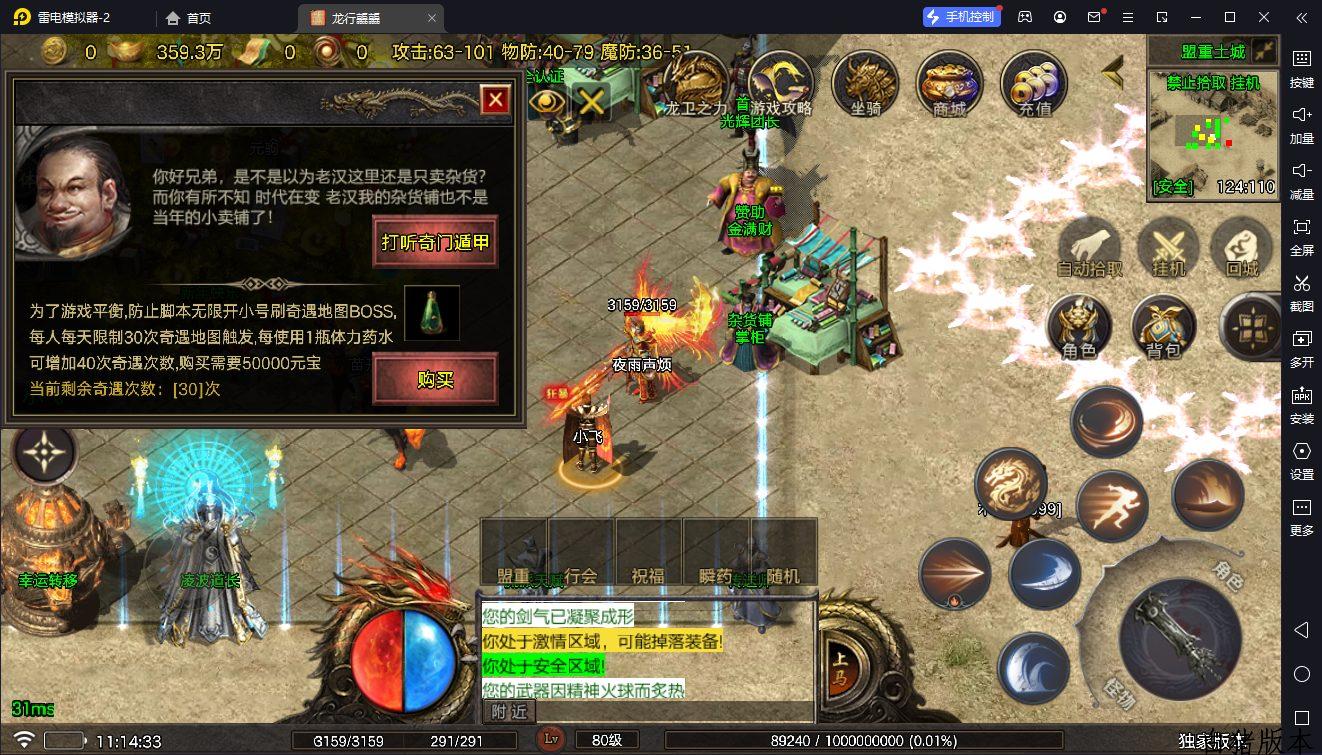1322x755 pixels.
Task: Open the 角色 character sheet
Action: tap(1079, 327)
